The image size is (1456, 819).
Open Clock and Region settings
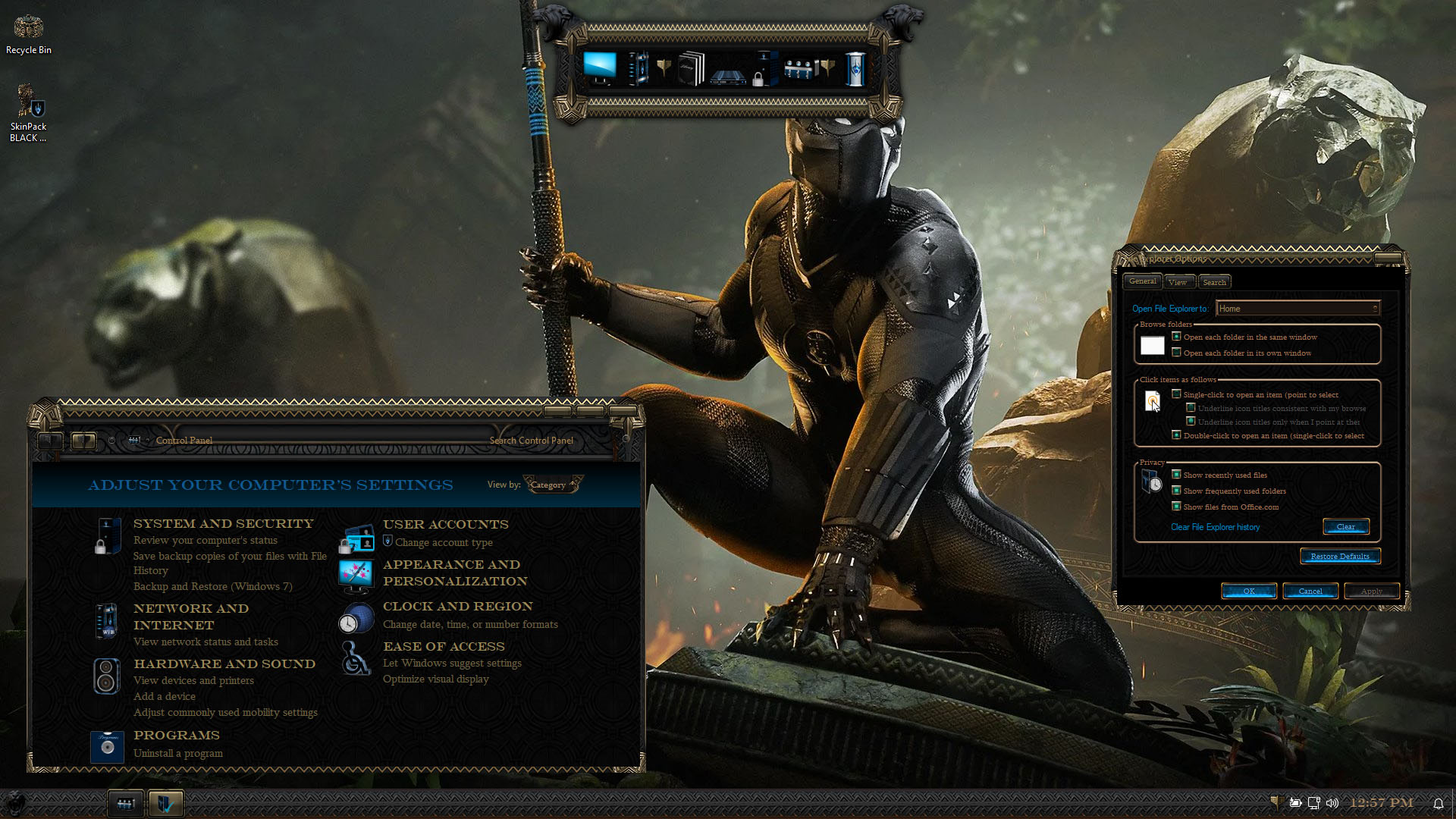pos(457,607)
